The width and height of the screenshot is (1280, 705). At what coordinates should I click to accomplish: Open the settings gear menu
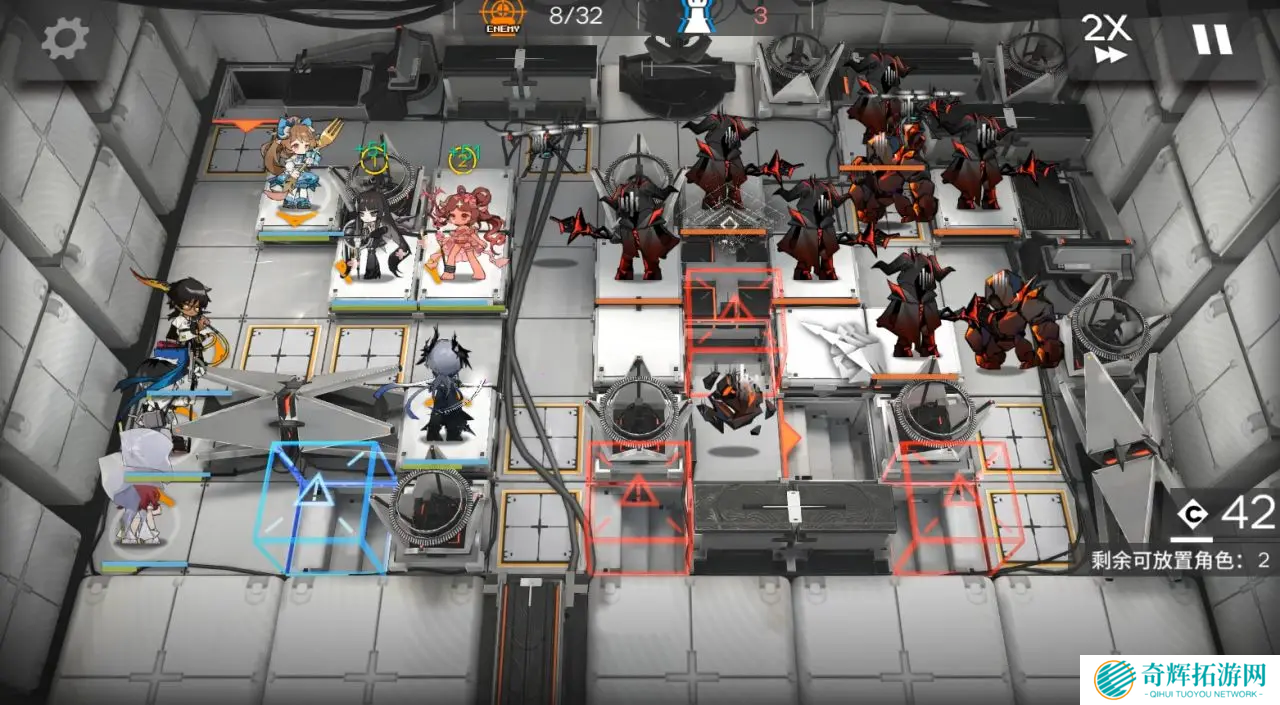point(65,39)
